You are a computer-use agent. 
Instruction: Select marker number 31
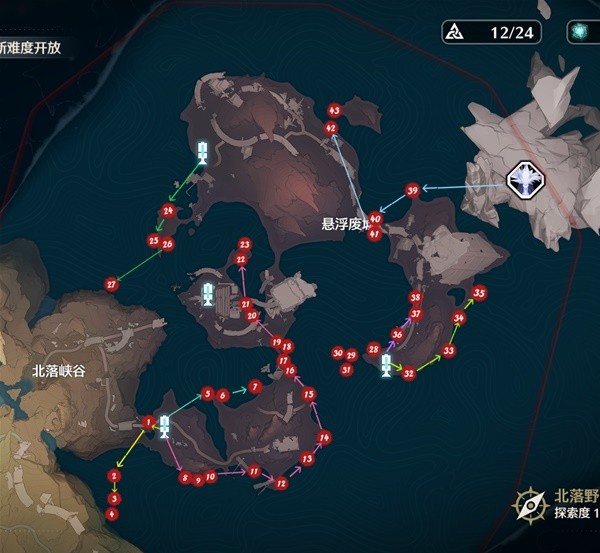346,370
